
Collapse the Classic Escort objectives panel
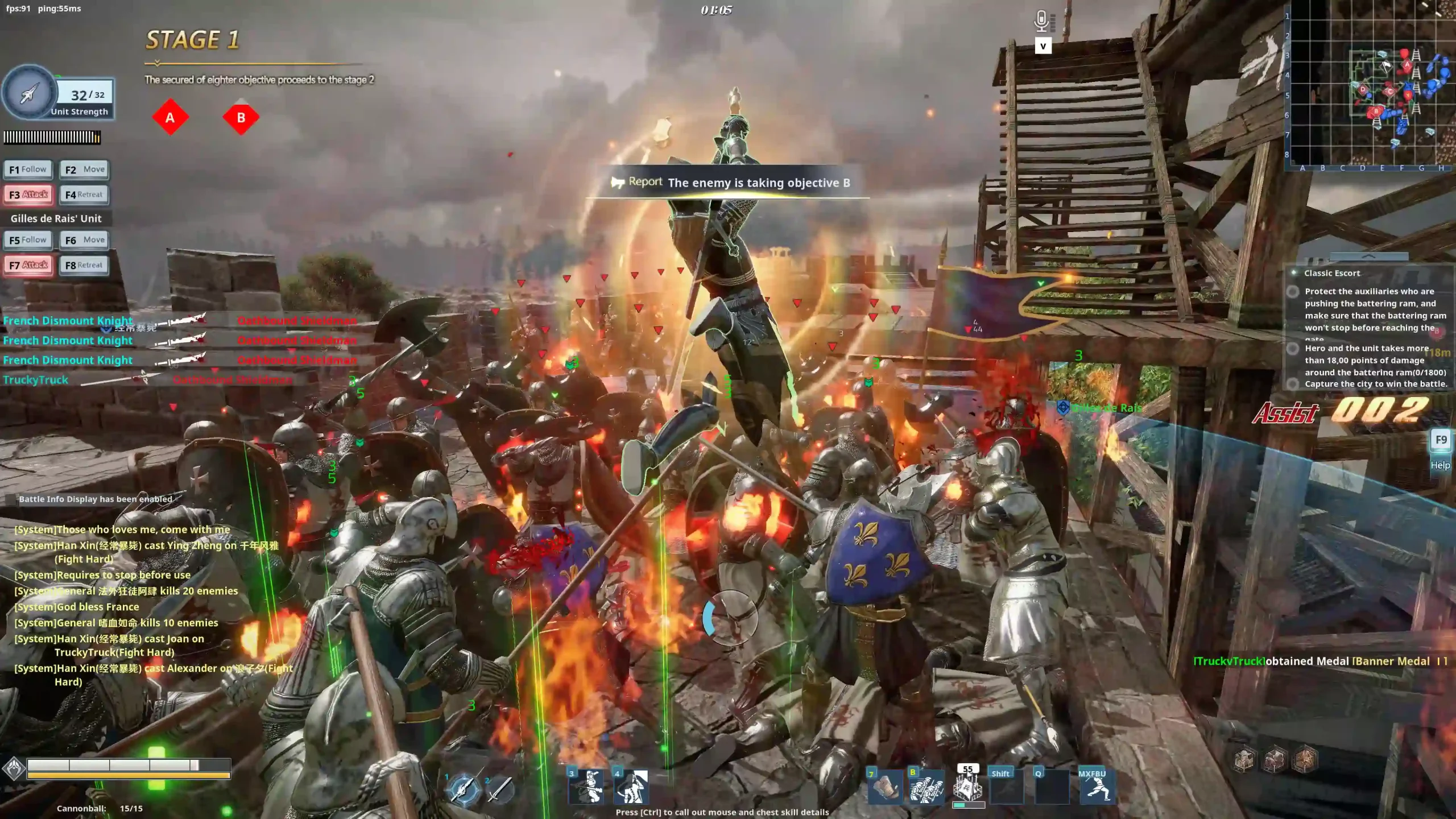(x=1368, y=257)
